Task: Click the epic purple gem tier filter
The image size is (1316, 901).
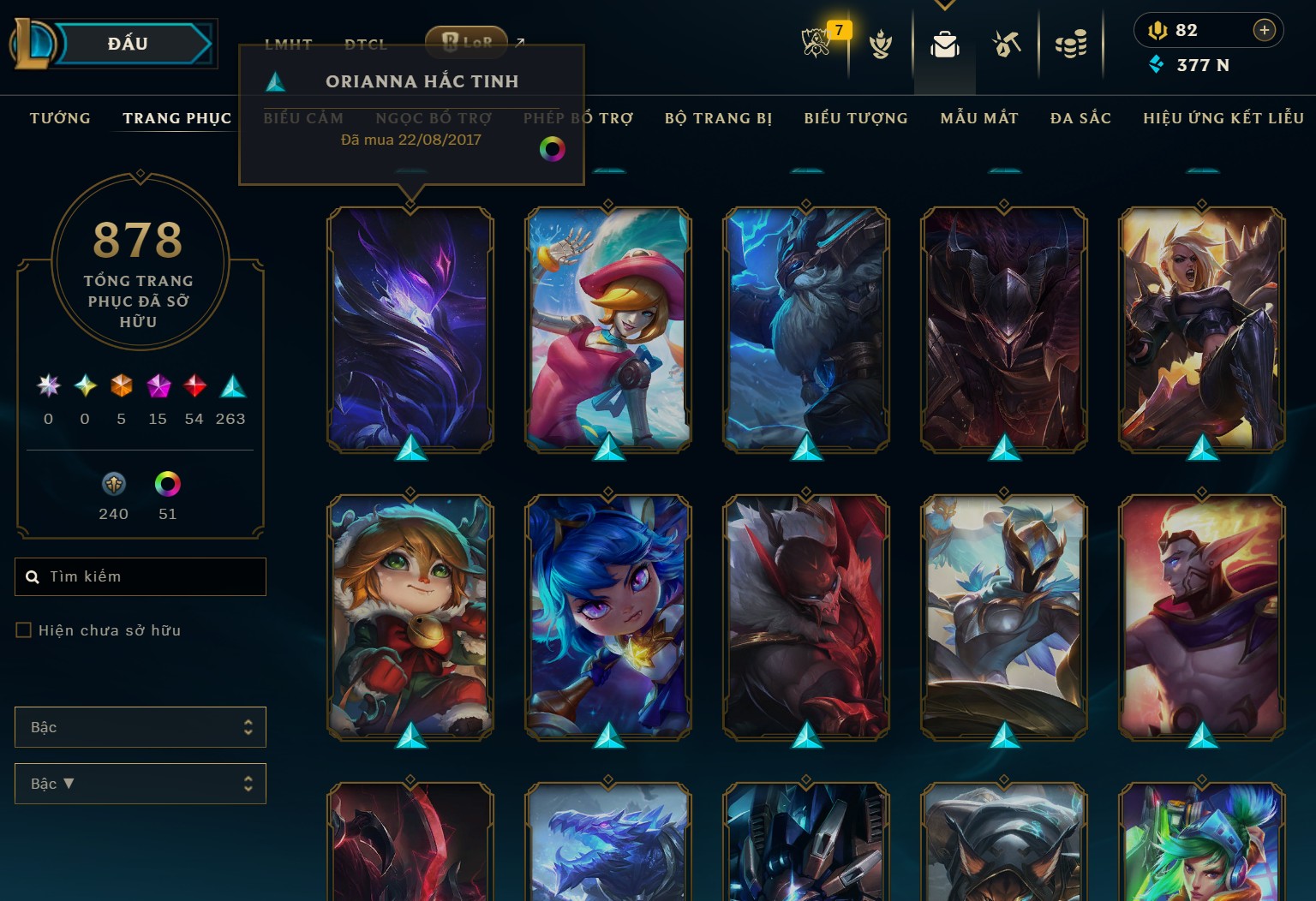Action: (158, 386)
